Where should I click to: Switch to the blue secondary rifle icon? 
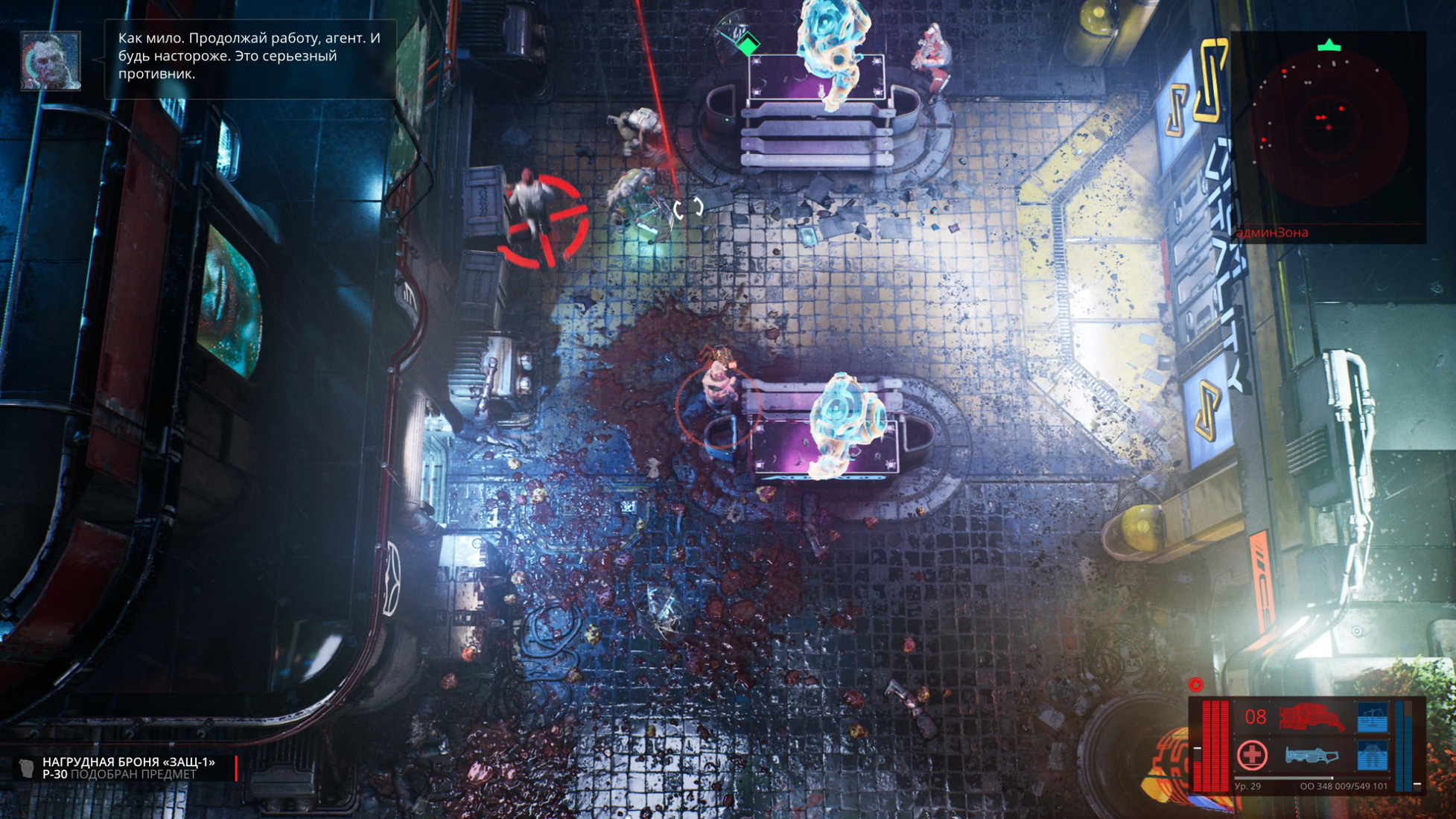pos(1311,756)
